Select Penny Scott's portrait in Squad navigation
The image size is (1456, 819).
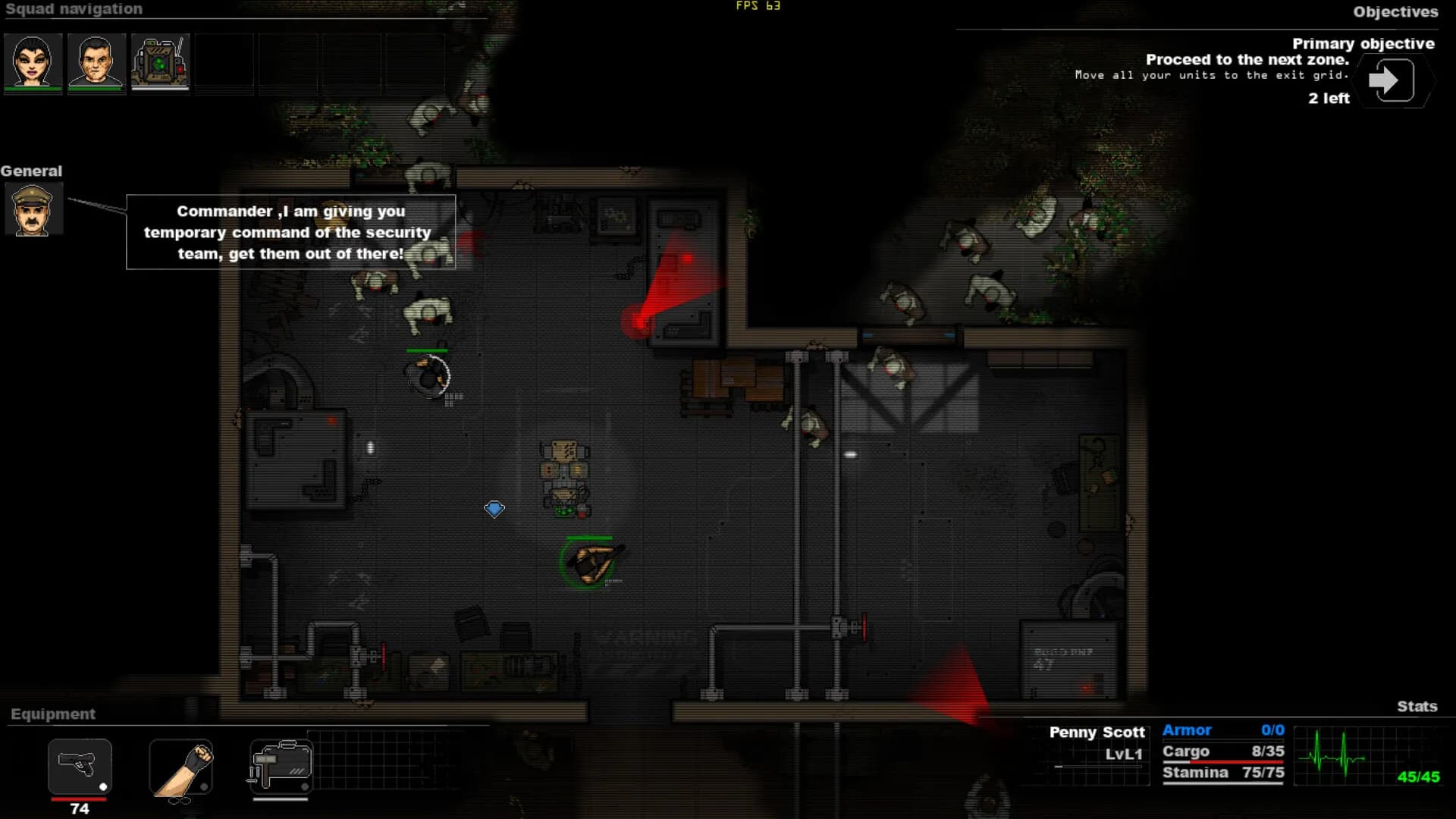tap(33, 61)
